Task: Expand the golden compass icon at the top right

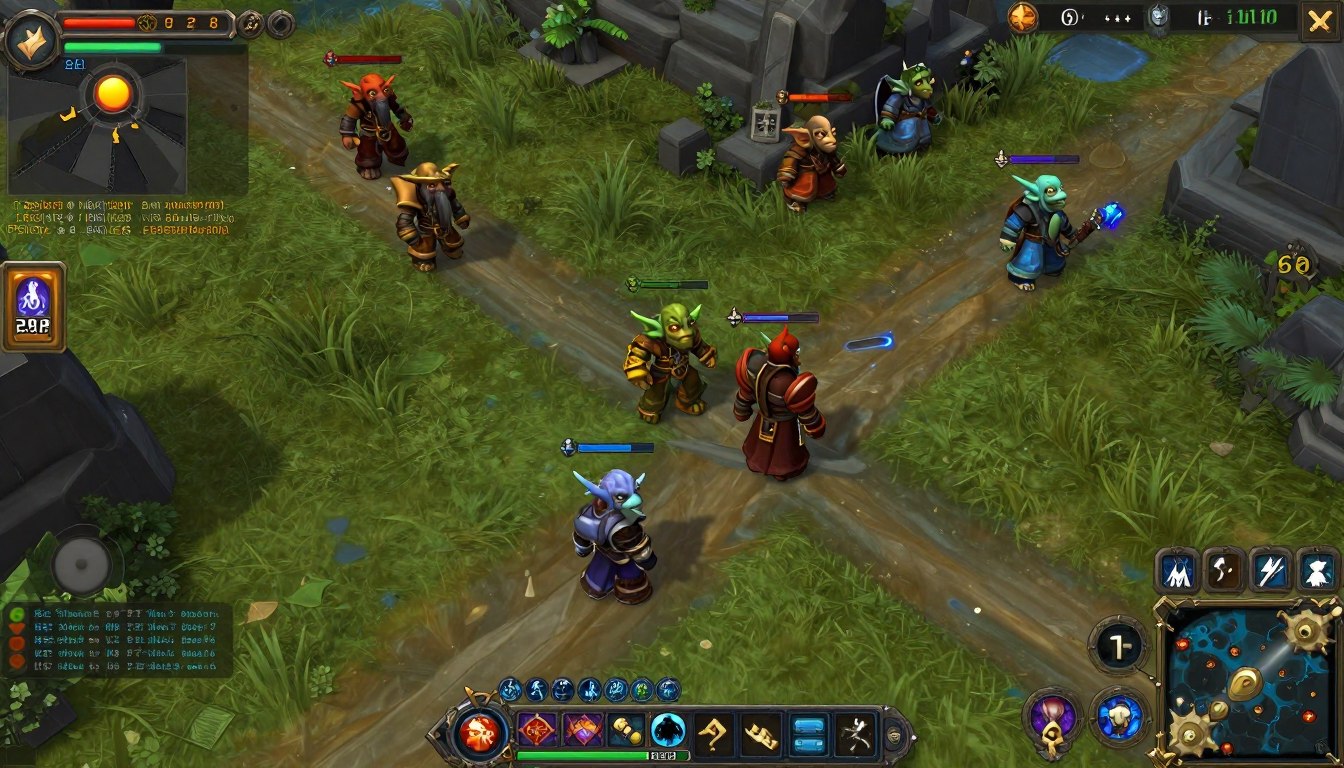Action: coord(1023,17)
